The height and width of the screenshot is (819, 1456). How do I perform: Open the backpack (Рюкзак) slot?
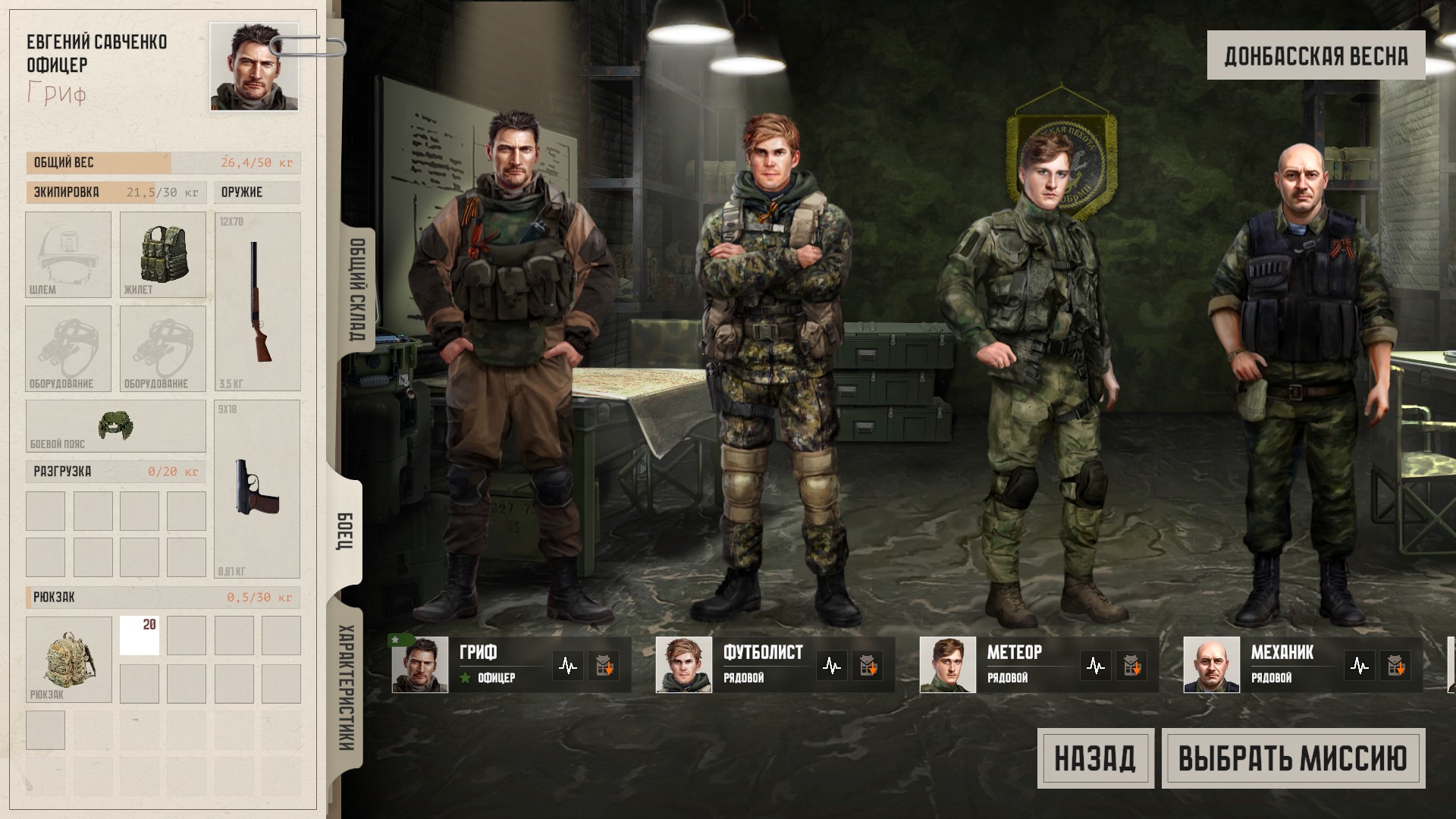68,659
